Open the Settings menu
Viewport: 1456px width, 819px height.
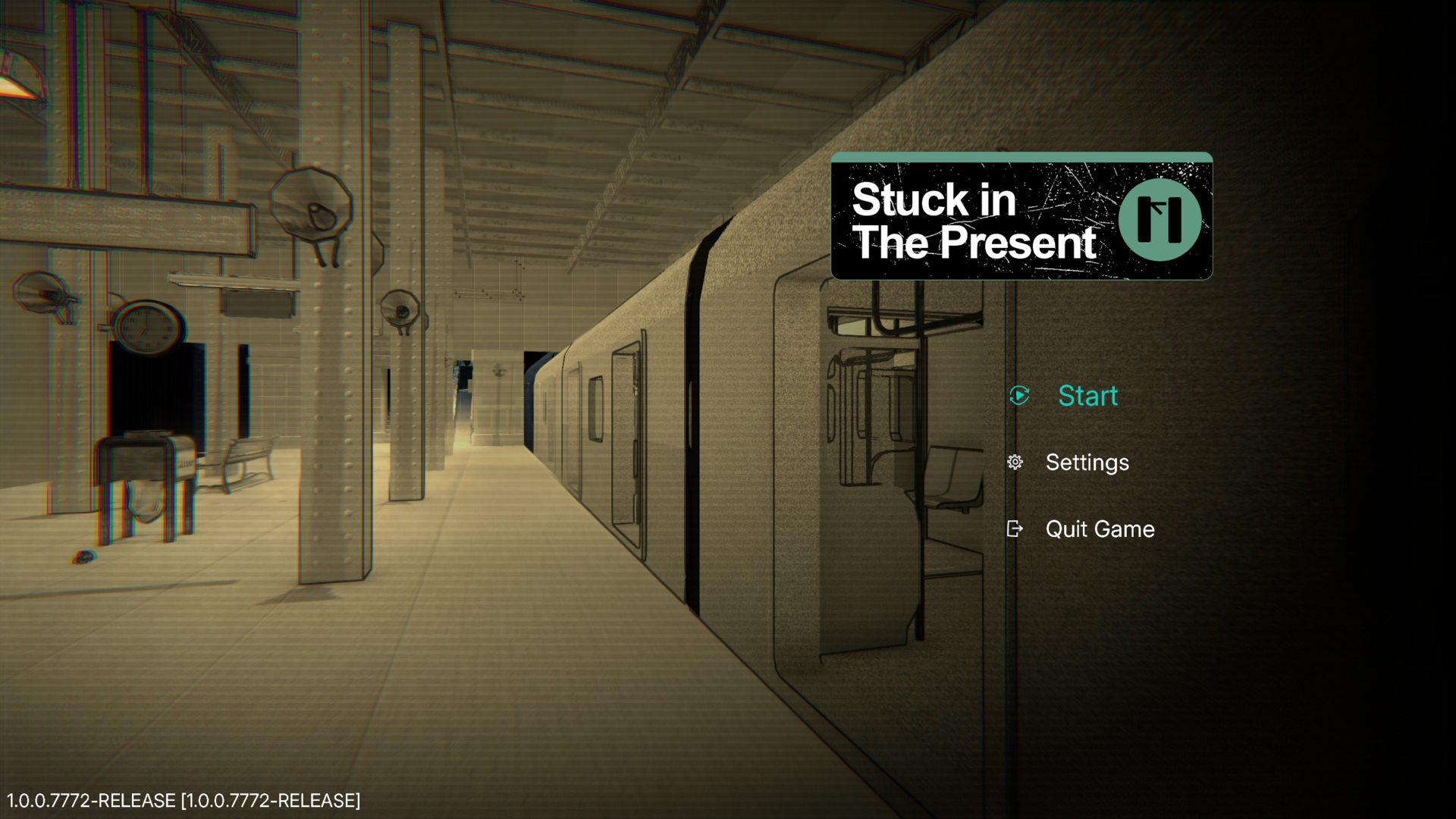[1086, 462]
